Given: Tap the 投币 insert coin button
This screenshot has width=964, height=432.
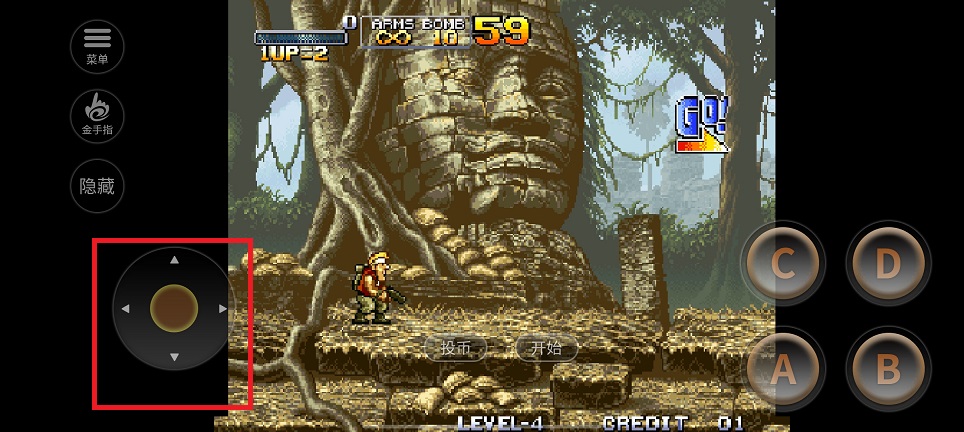Looking at the screenshot, I should coord(456,348).
